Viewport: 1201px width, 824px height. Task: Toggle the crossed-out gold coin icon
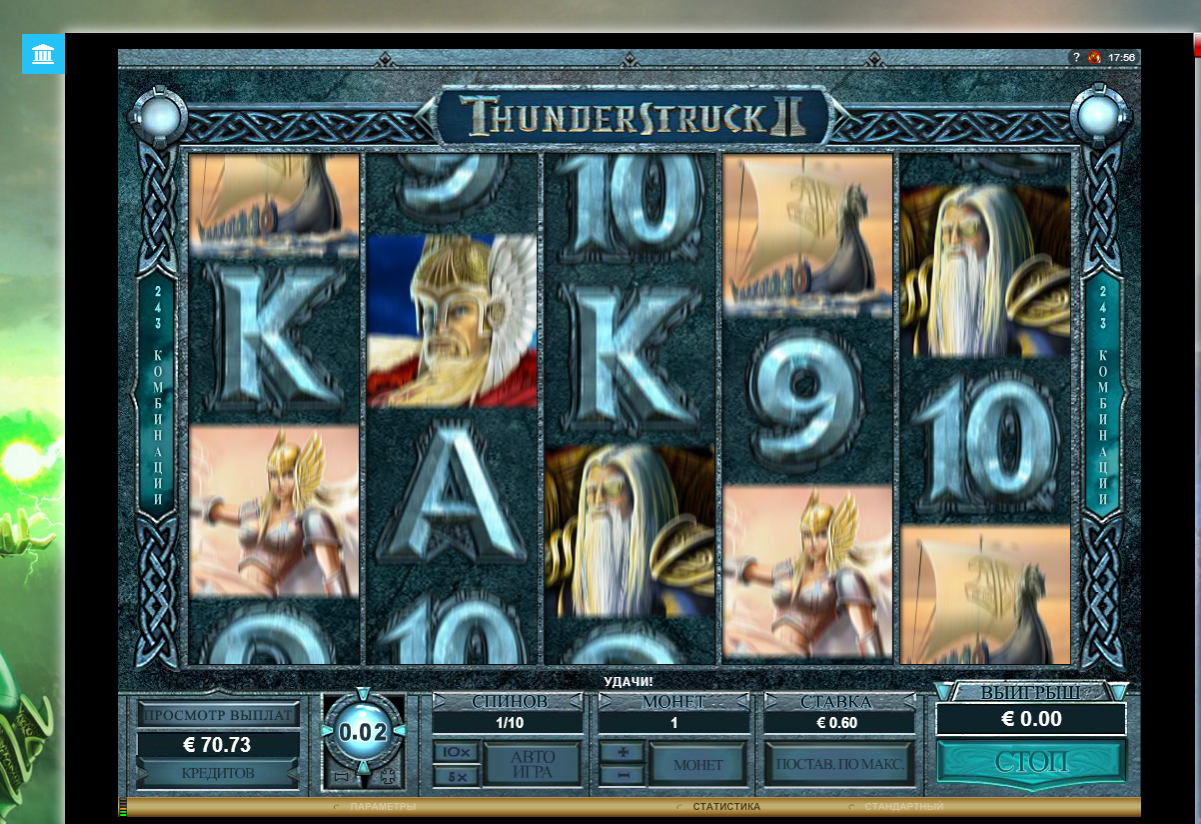(x=1095, y=58)
